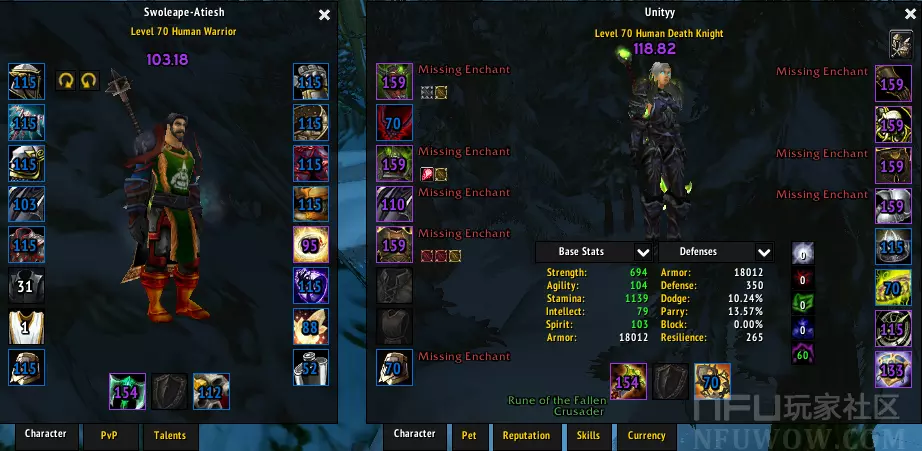Screen dimensions: 922x451
Task: Switch to the Talents tab
Action: pyautogui.click(x=170, y=435)
